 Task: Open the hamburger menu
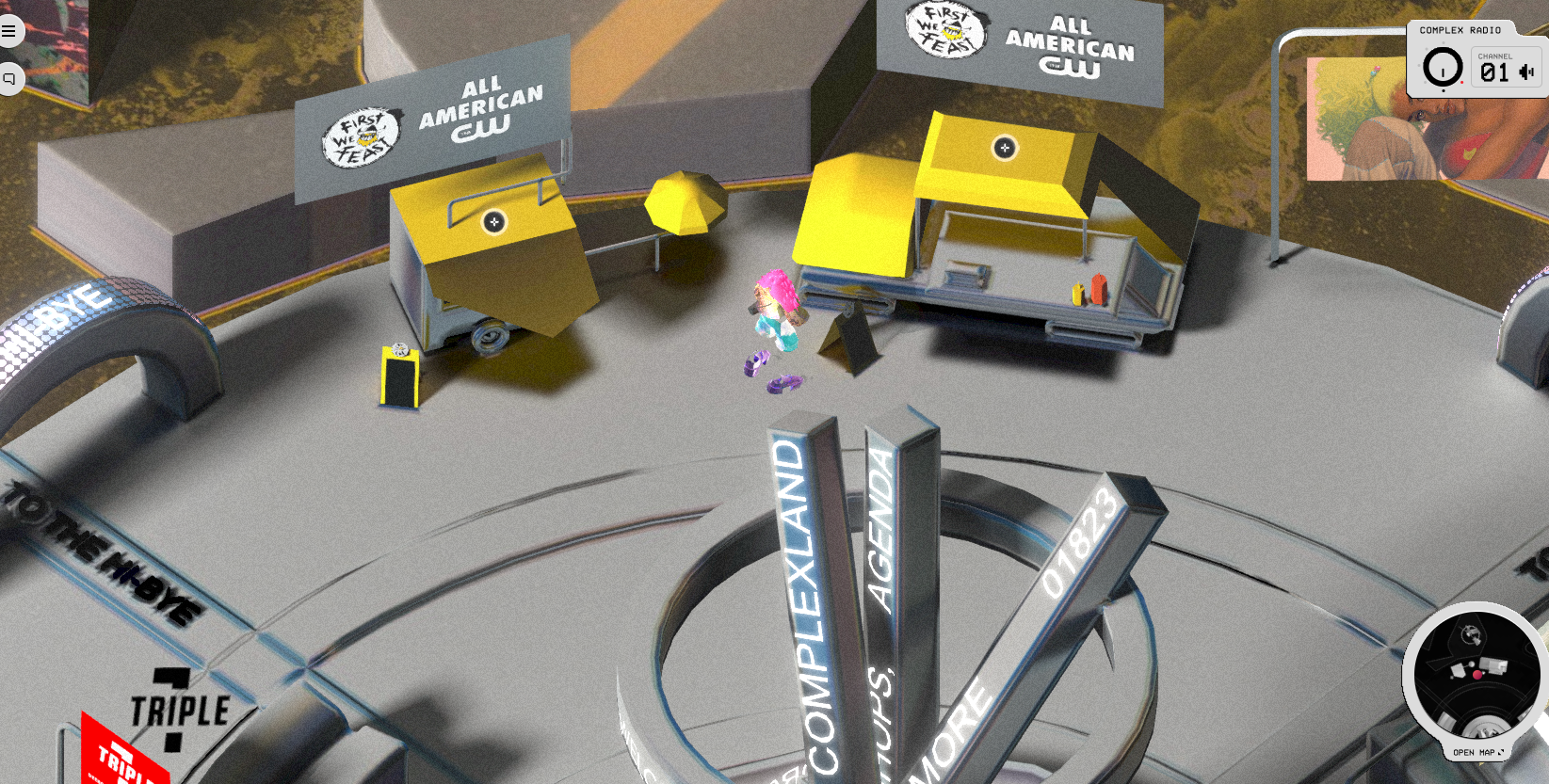point(8,31)
